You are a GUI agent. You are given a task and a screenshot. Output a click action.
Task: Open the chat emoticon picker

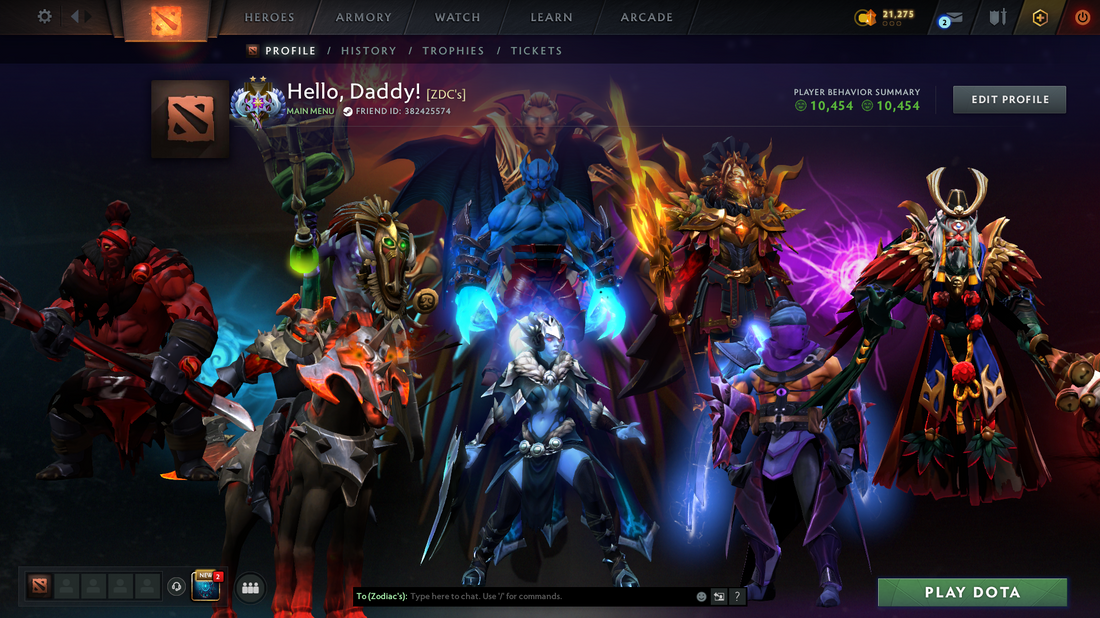(x=702, y=596)
